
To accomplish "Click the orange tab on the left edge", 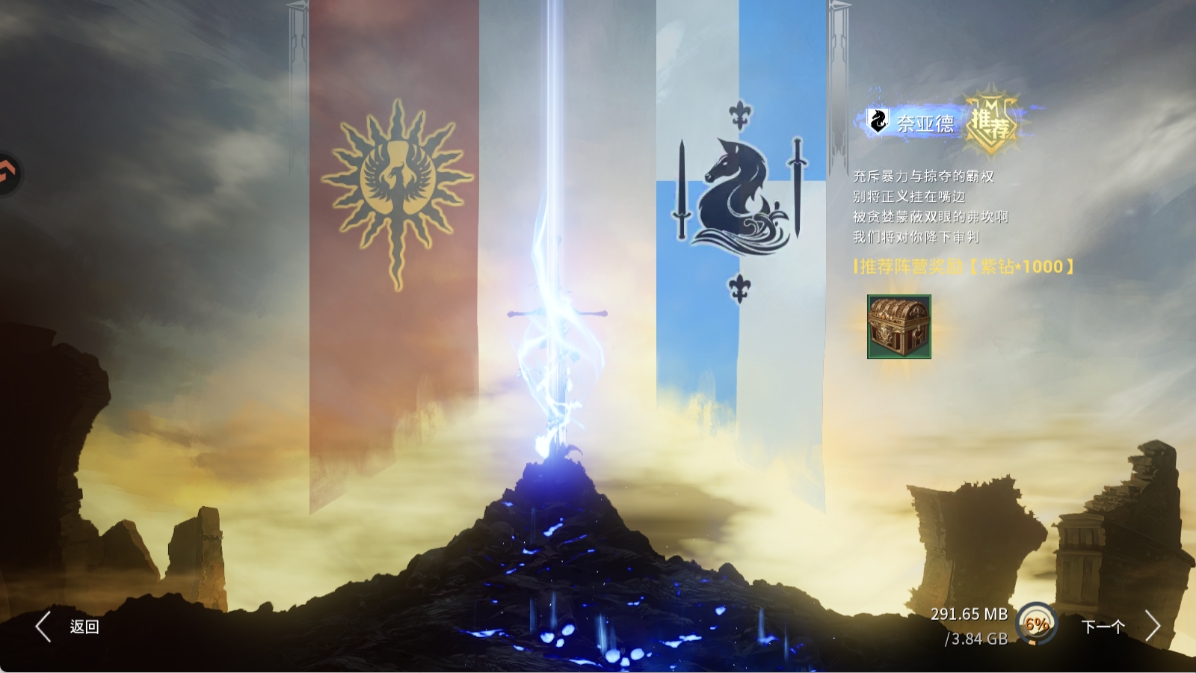I will (x=8, y=175).
